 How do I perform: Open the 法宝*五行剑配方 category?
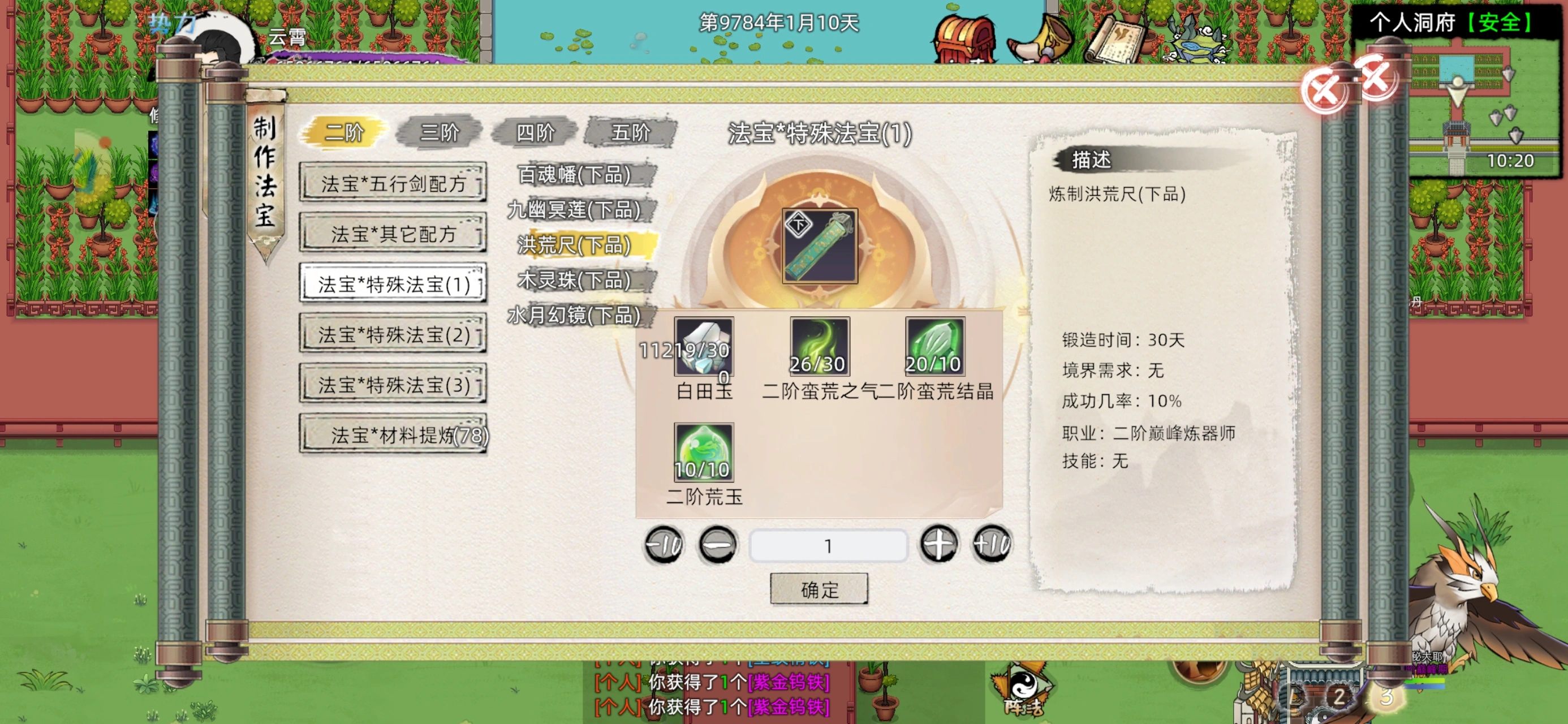click(x=393, y=183)
